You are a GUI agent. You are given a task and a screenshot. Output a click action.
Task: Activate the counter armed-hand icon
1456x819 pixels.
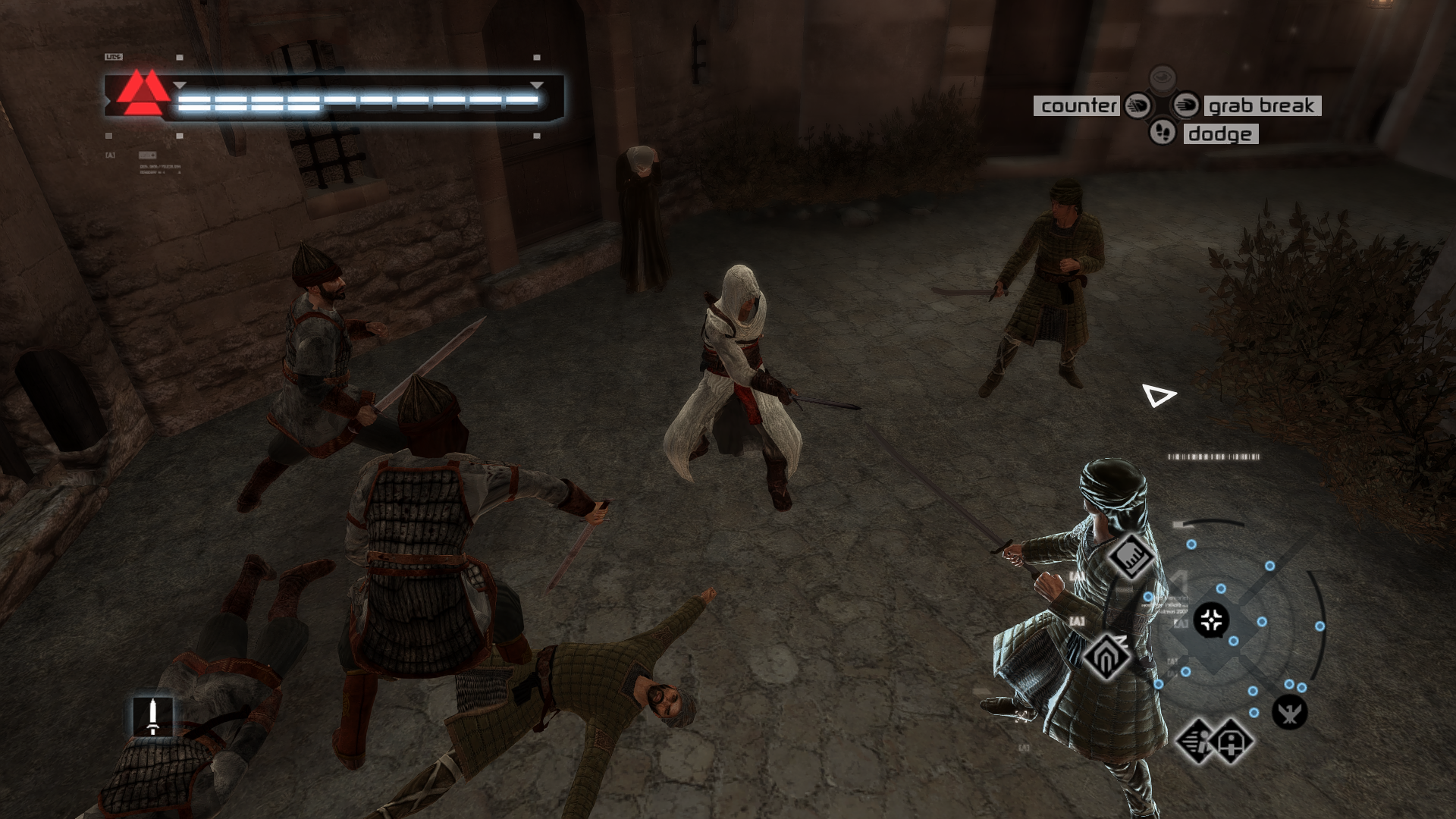(x=1137, y=105)
